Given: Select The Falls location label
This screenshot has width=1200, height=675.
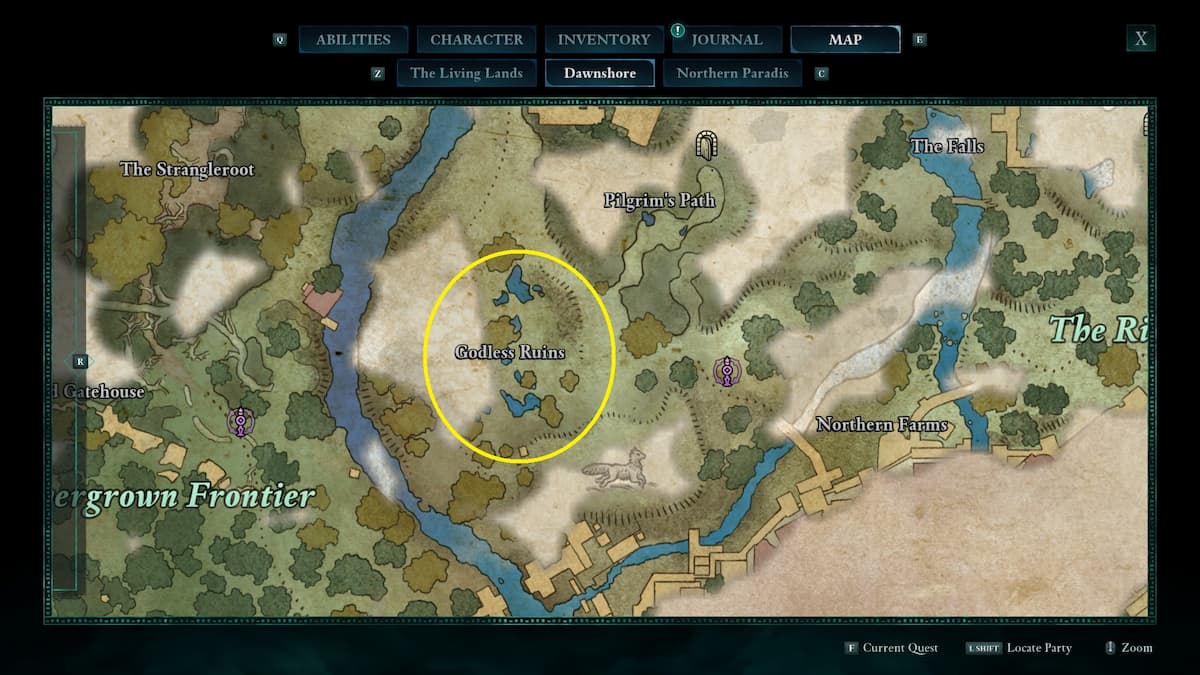Looking at the screenshot, I should [x=947, y=147].
